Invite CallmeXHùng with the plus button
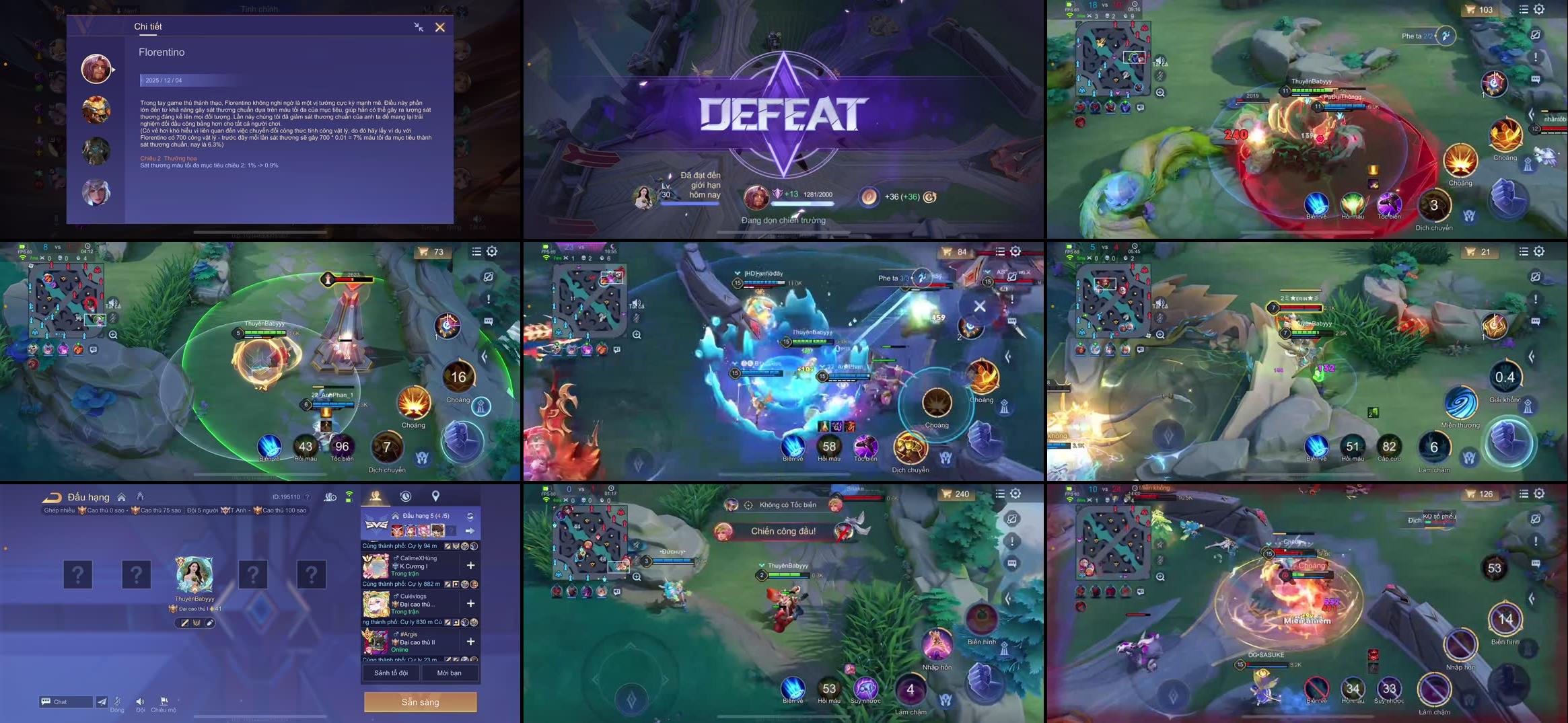The height and width of the screenshot is (723, 1568). [x=470, y=566]
